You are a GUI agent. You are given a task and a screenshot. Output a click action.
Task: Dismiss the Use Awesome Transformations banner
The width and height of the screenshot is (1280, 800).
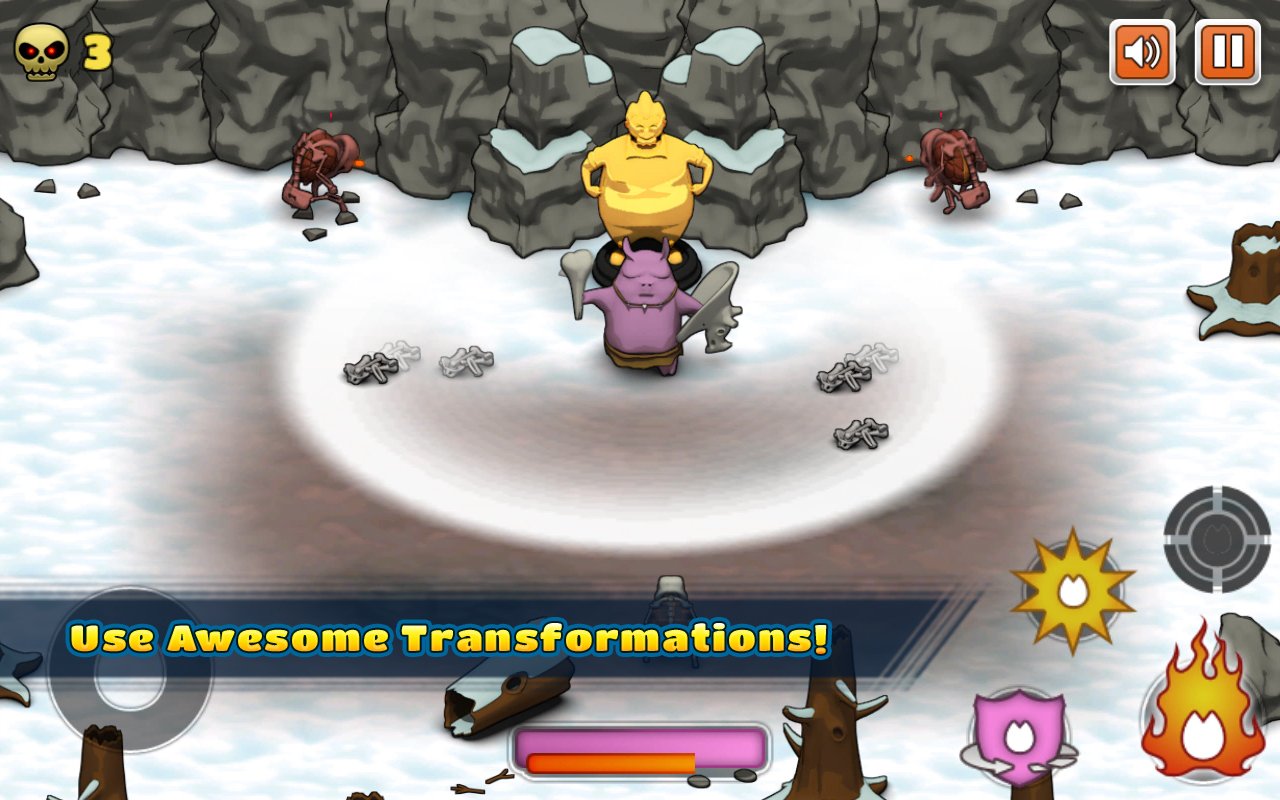pyautogui.click(x=450, y=637)
